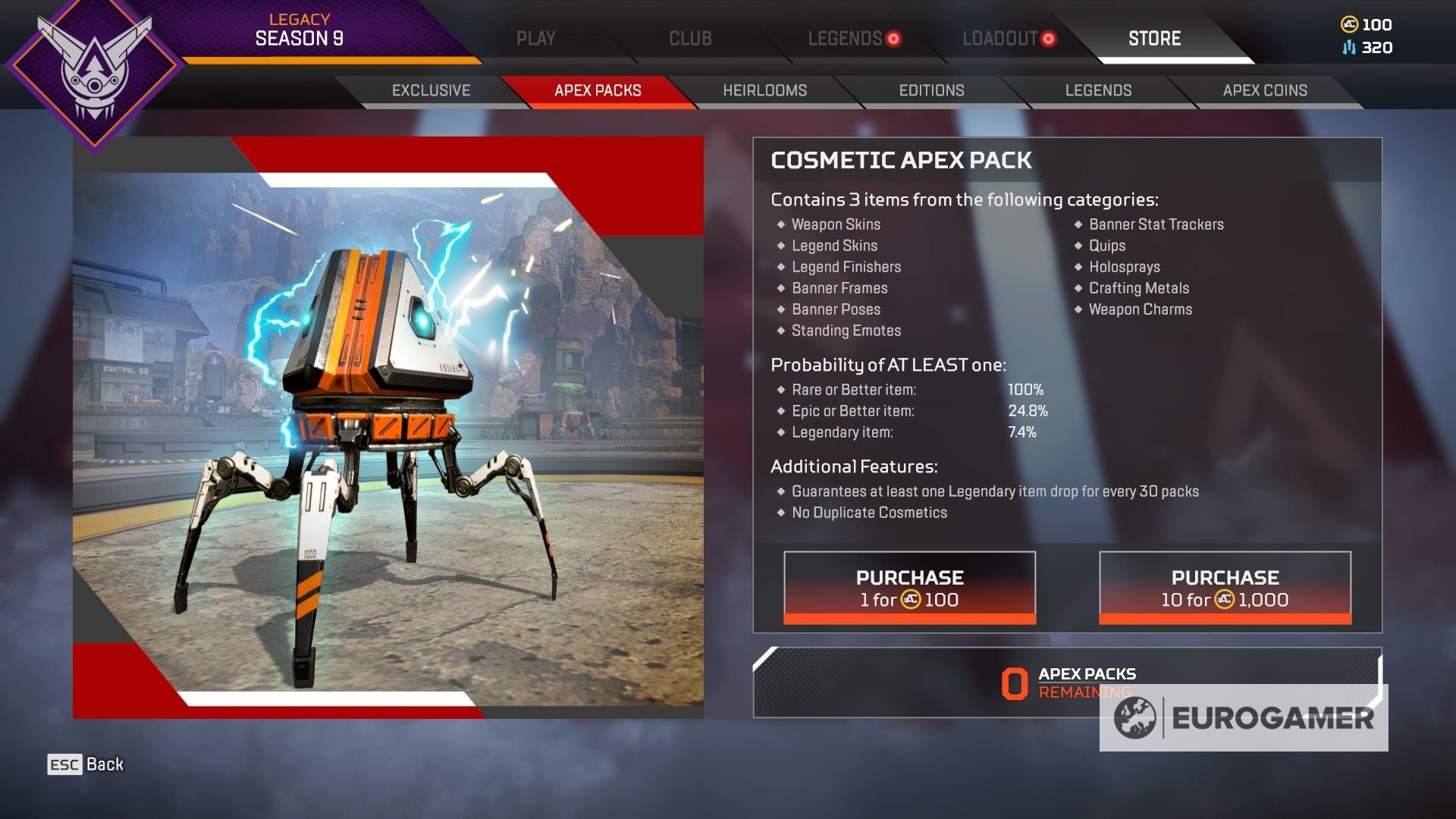The image size is (1456, 819).
Task: Open the PLAY menu item
Action: point(536,38)
